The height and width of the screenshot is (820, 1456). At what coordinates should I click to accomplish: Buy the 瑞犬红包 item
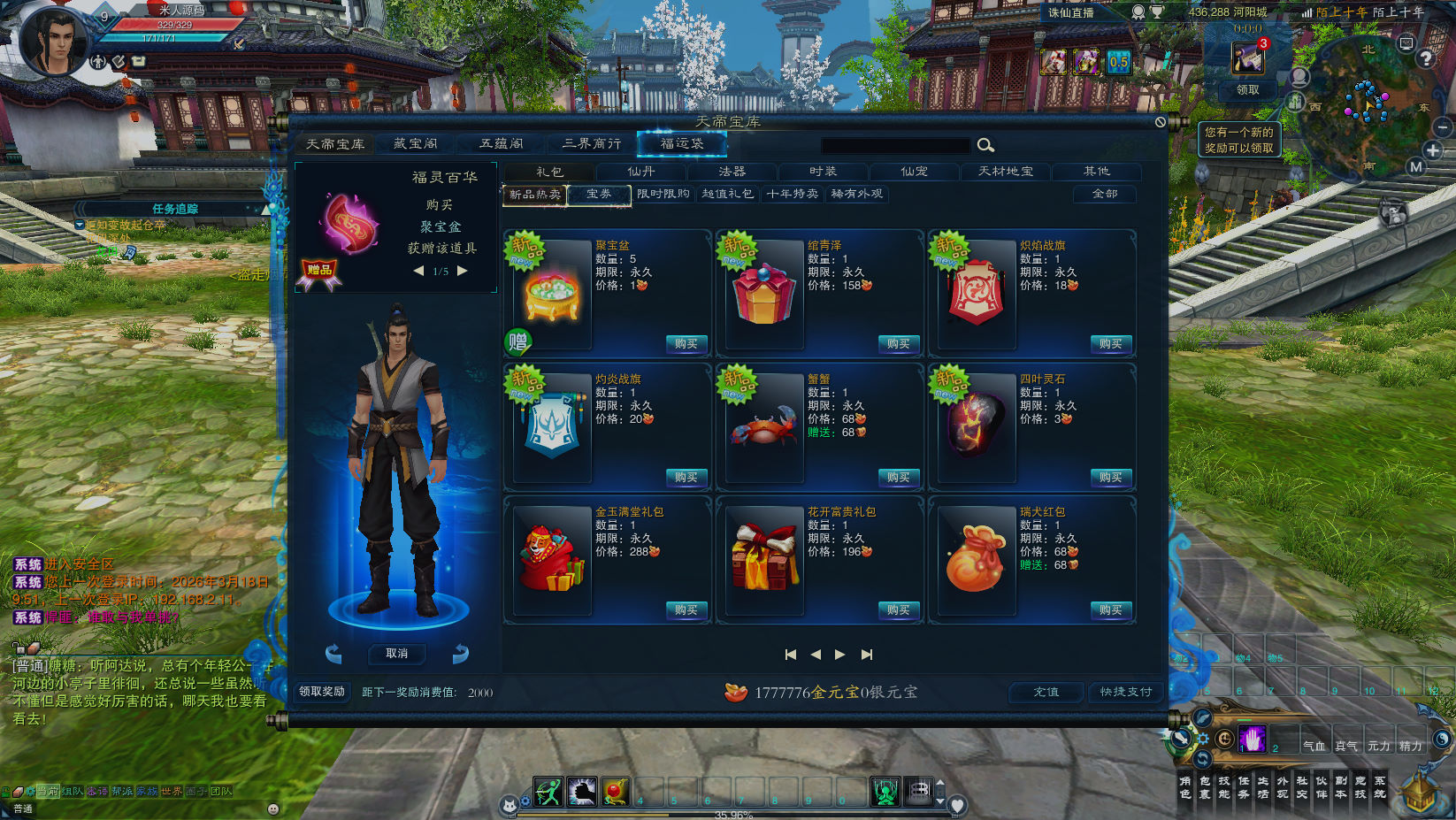click(1110, 610)
